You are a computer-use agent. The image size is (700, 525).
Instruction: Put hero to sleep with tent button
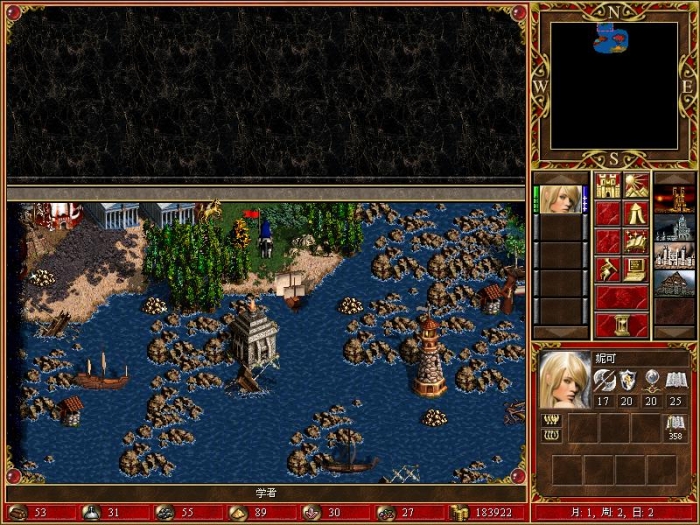point(636,214)
